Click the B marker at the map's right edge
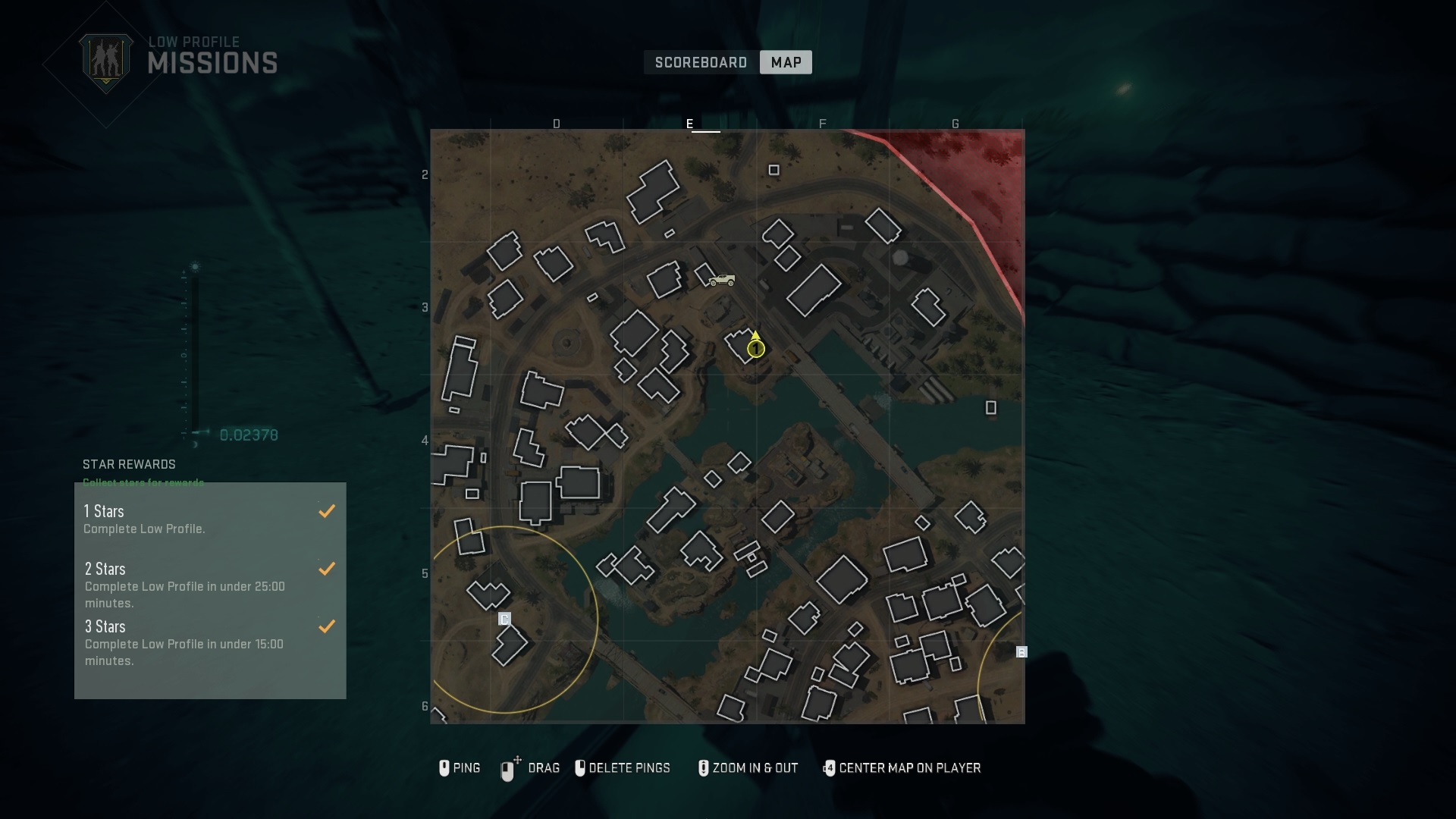 [1022, 651]
